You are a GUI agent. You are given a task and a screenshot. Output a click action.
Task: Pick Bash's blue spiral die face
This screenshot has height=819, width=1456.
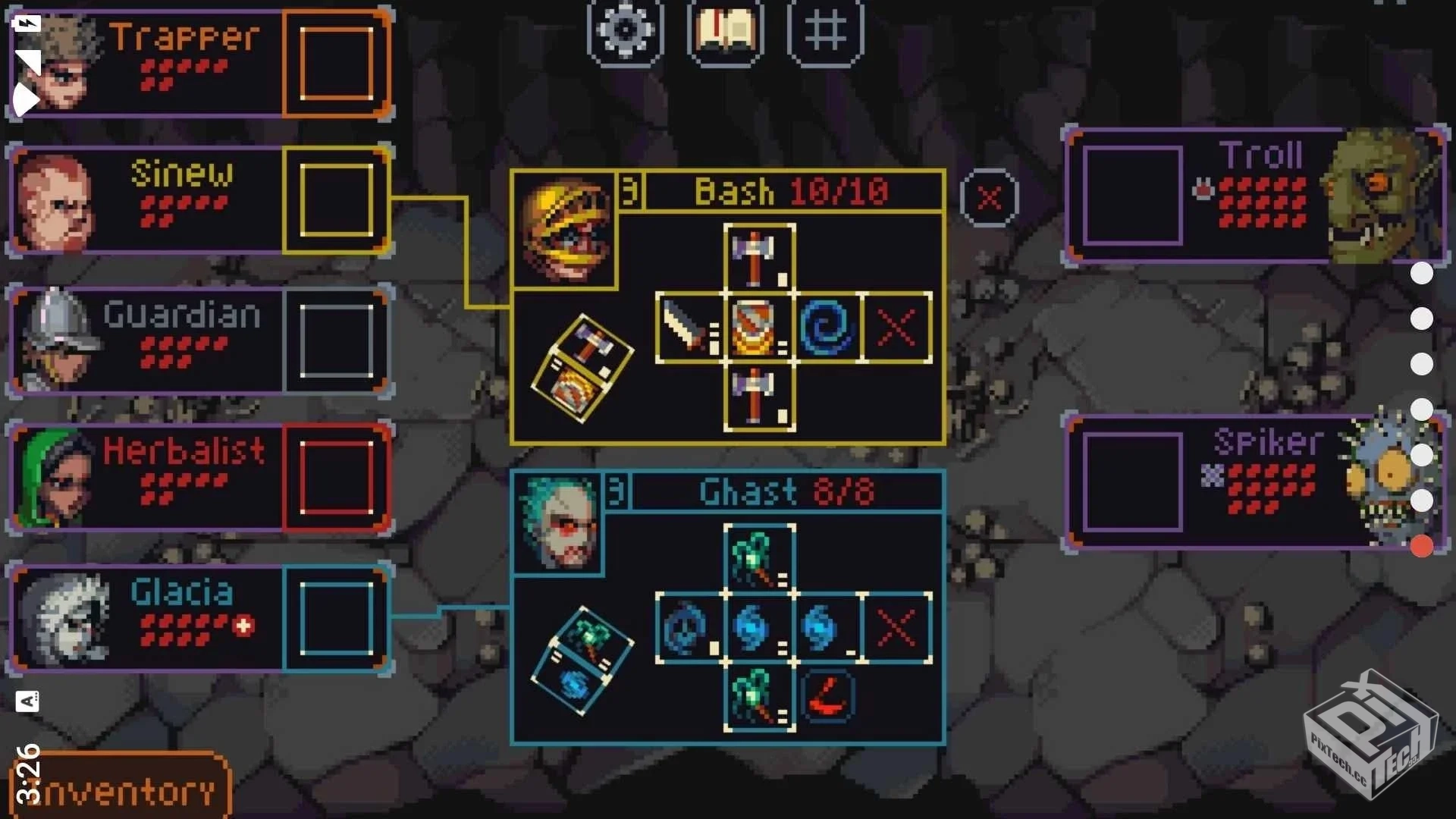point(827,328)
